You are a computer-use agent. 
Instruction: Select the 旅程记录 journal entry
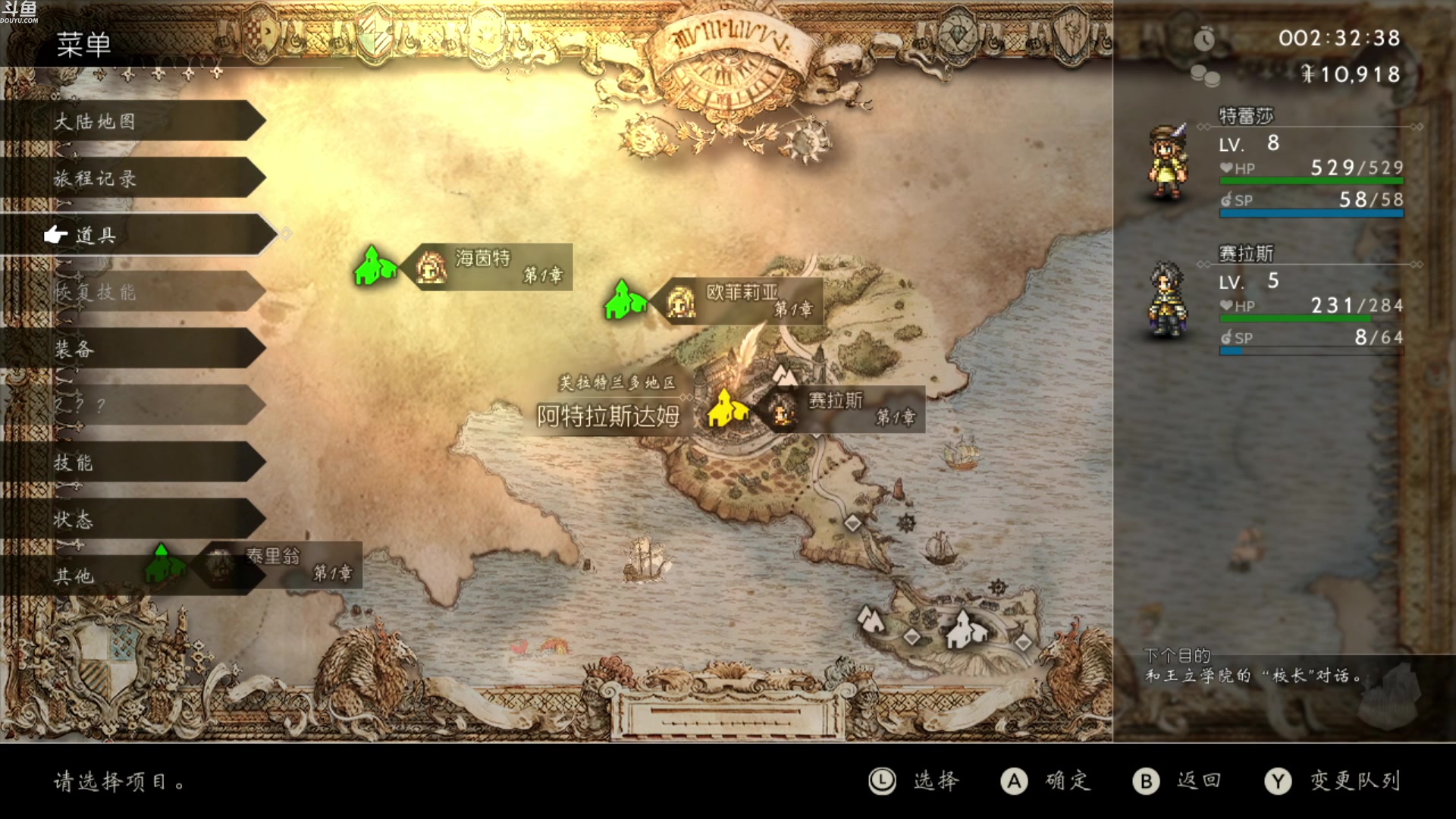(x=133, y=178)
